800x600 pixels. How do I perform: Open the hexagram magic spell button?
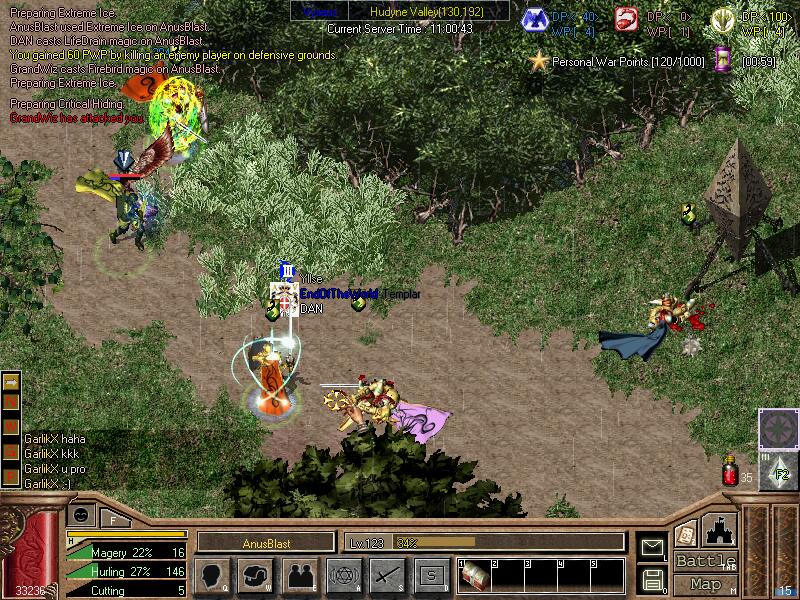click(343, 575)
